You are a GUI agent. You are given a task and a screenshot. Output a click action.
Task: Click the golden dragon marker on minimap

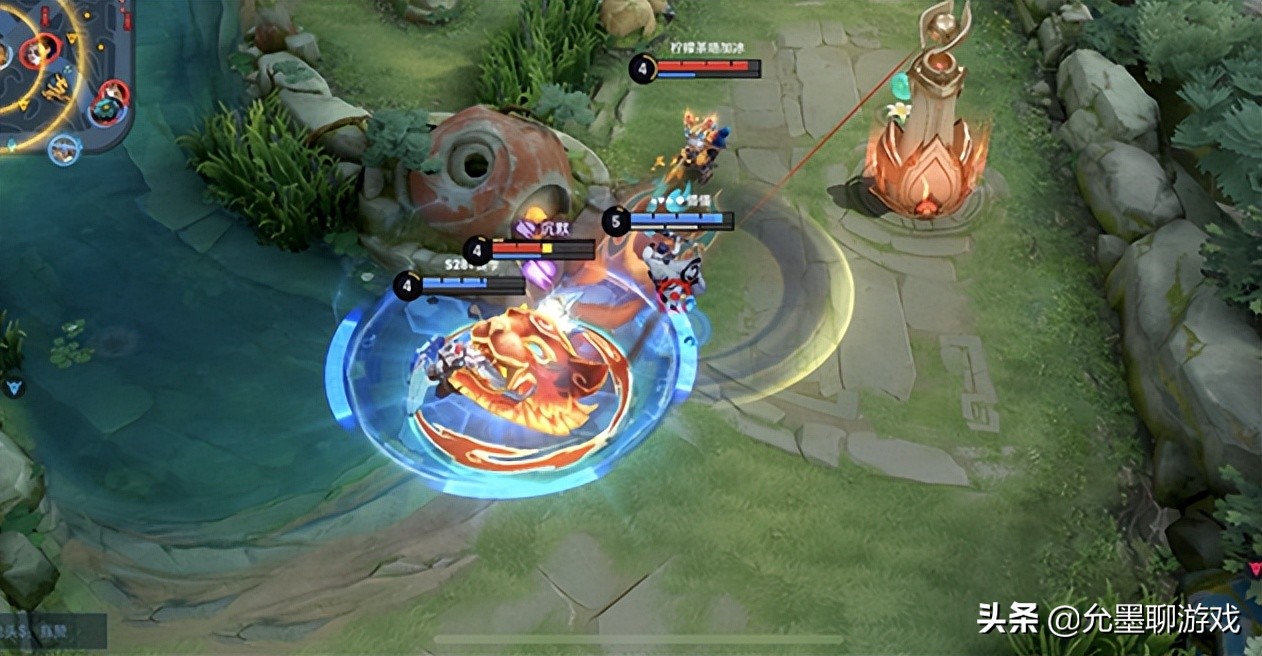[x=57, y=88]
